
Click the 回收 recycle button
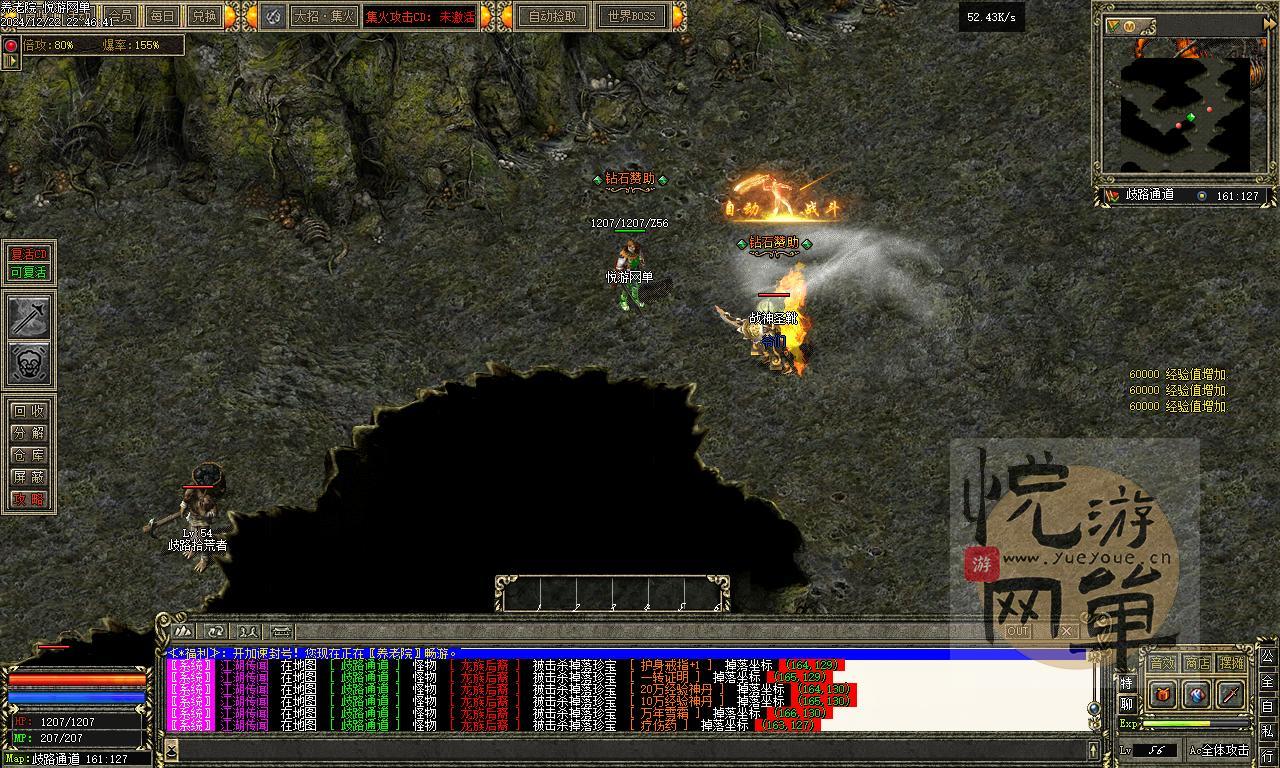28,411
